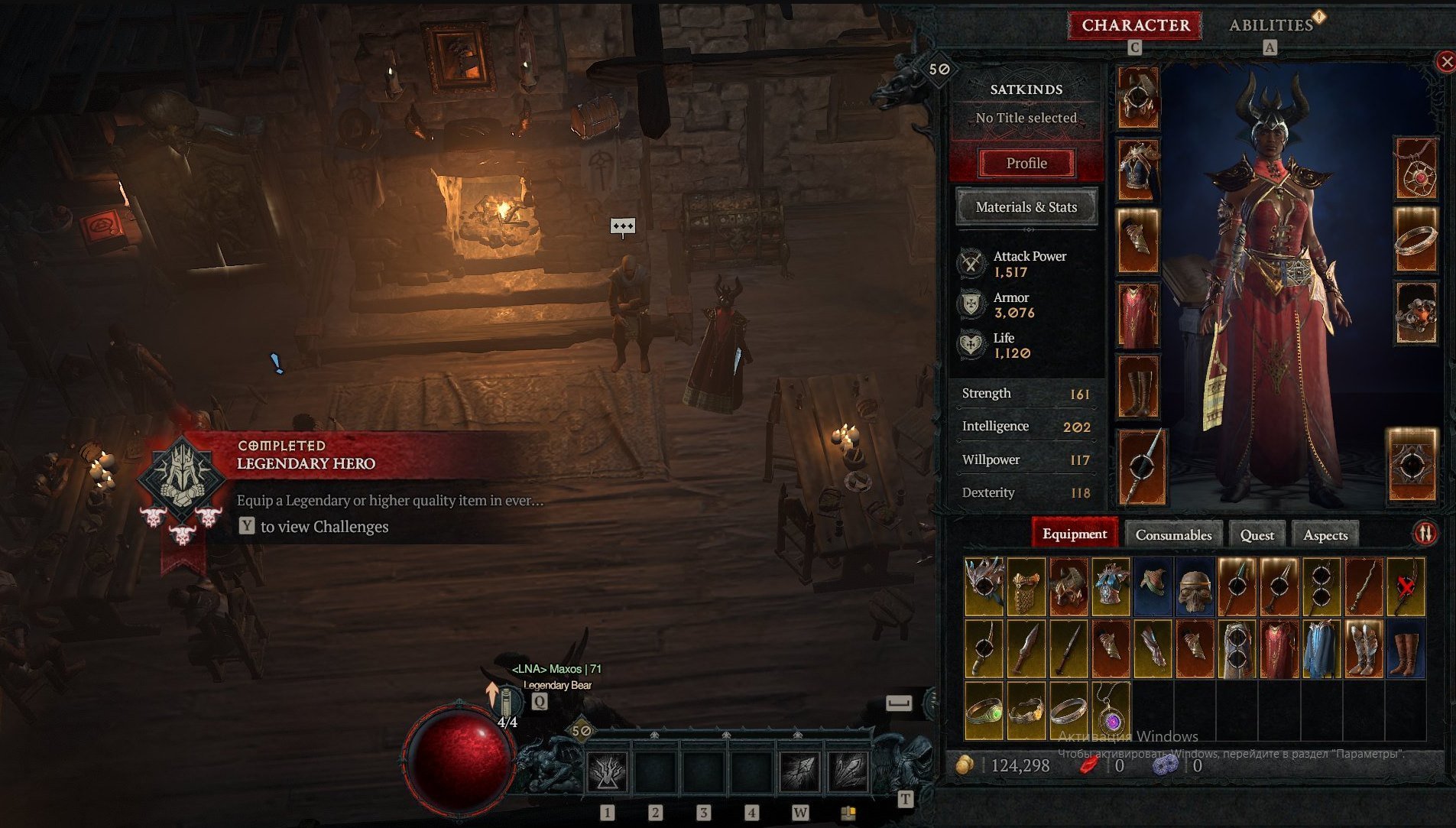Show Materials & Stats

[1026, 207]
